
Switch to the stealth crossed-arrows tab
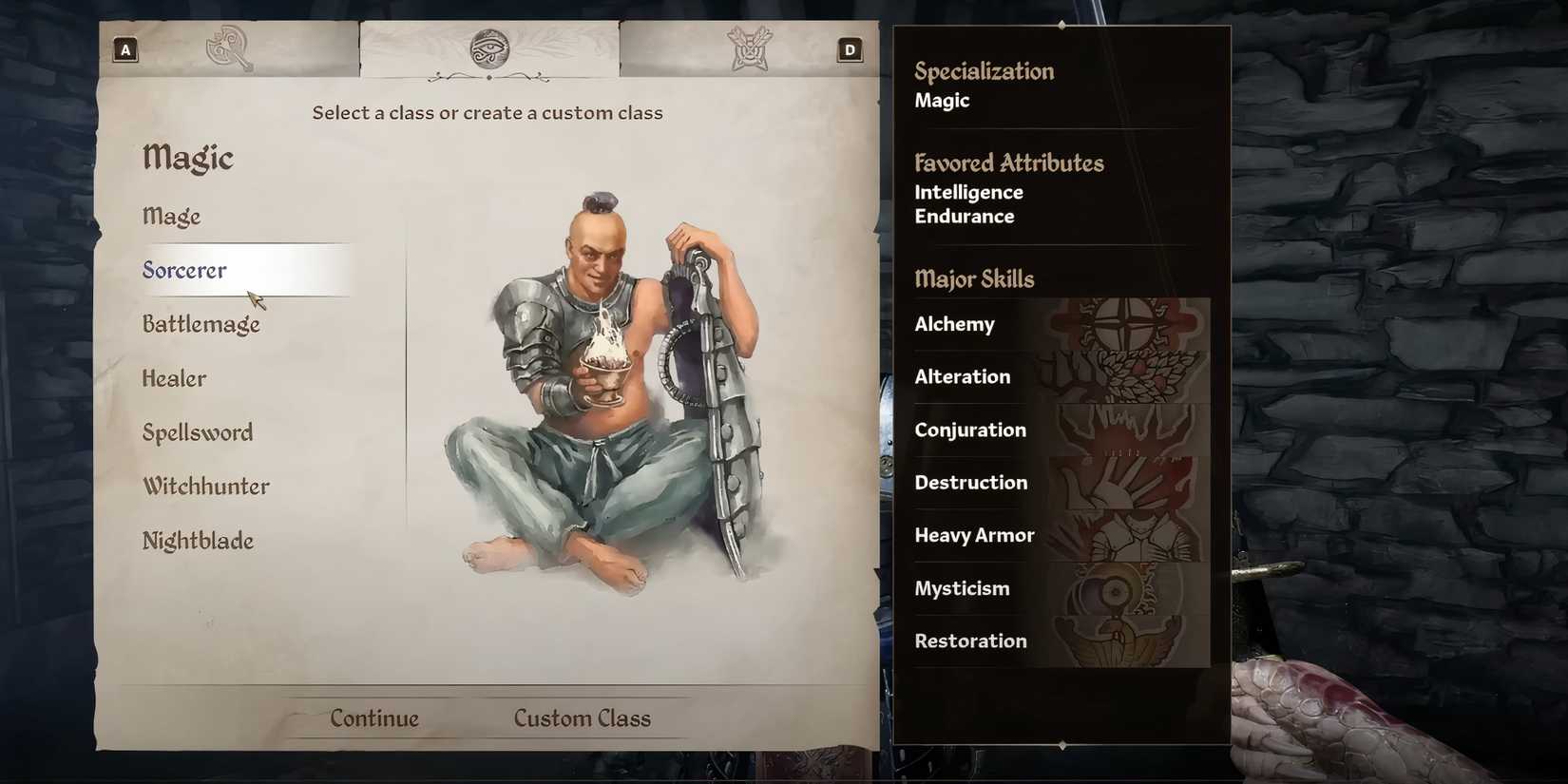749,48
